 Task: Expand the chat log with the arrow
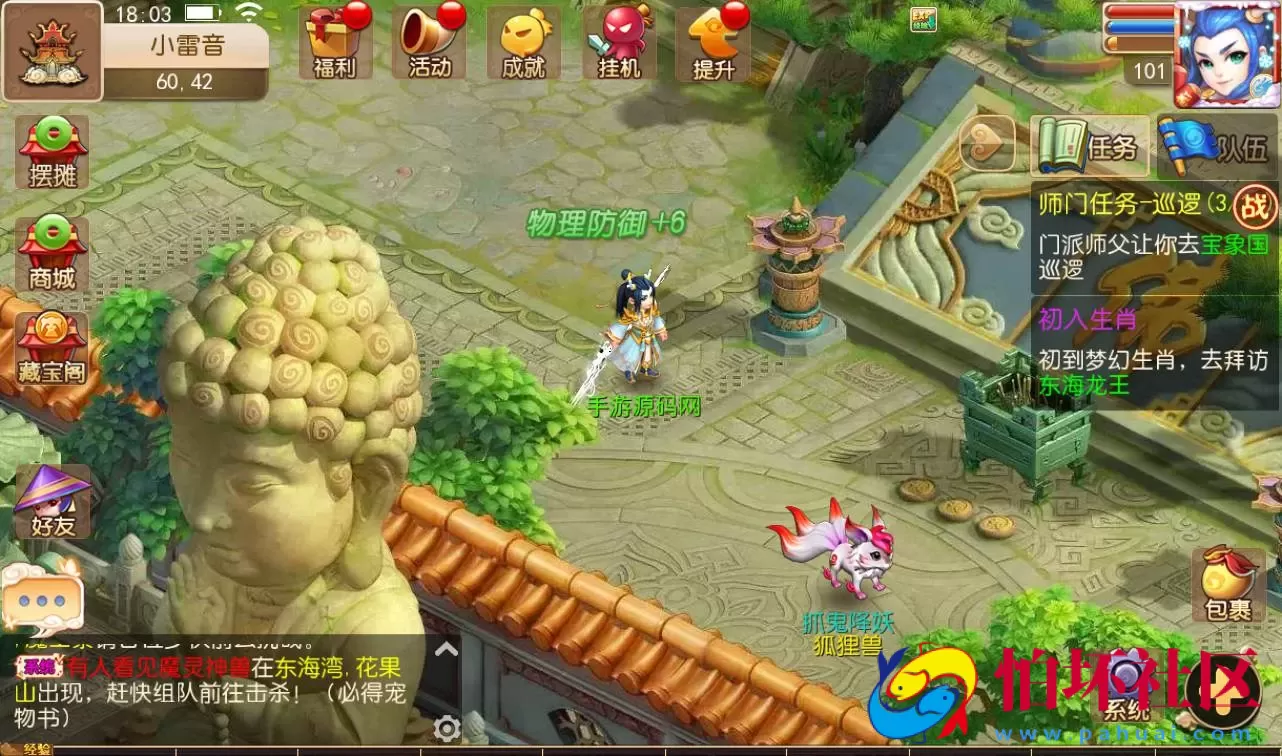tap(446, 650)
